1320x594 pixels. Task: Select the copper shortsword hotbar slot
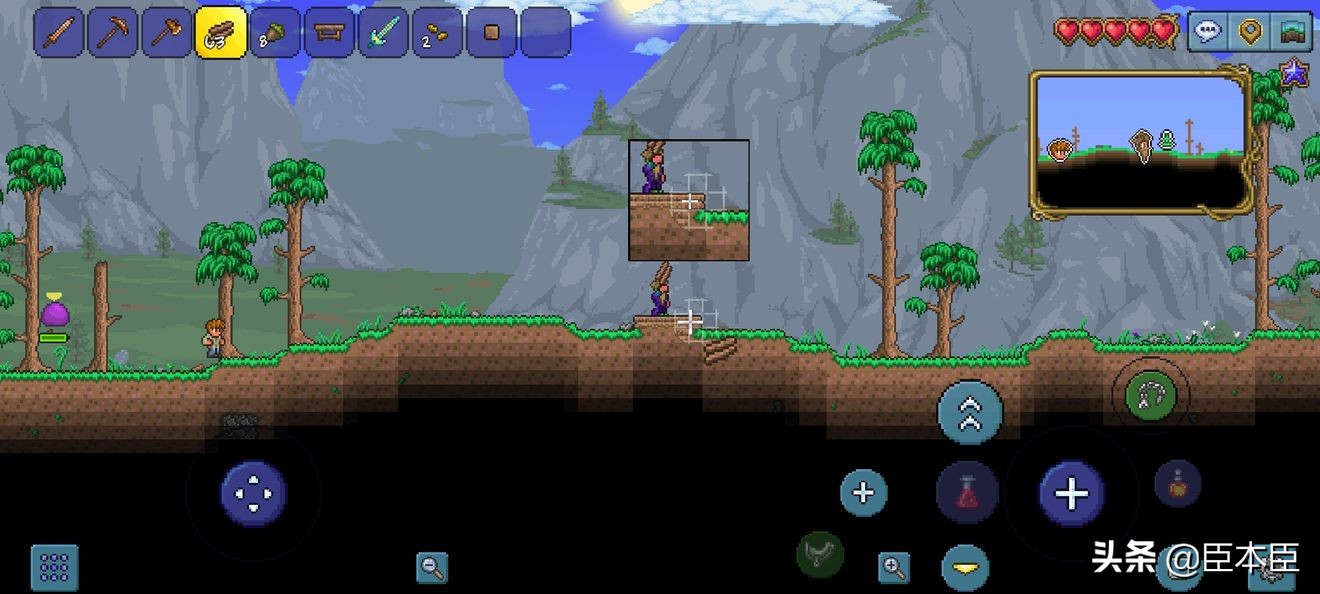tap(59, 33)
